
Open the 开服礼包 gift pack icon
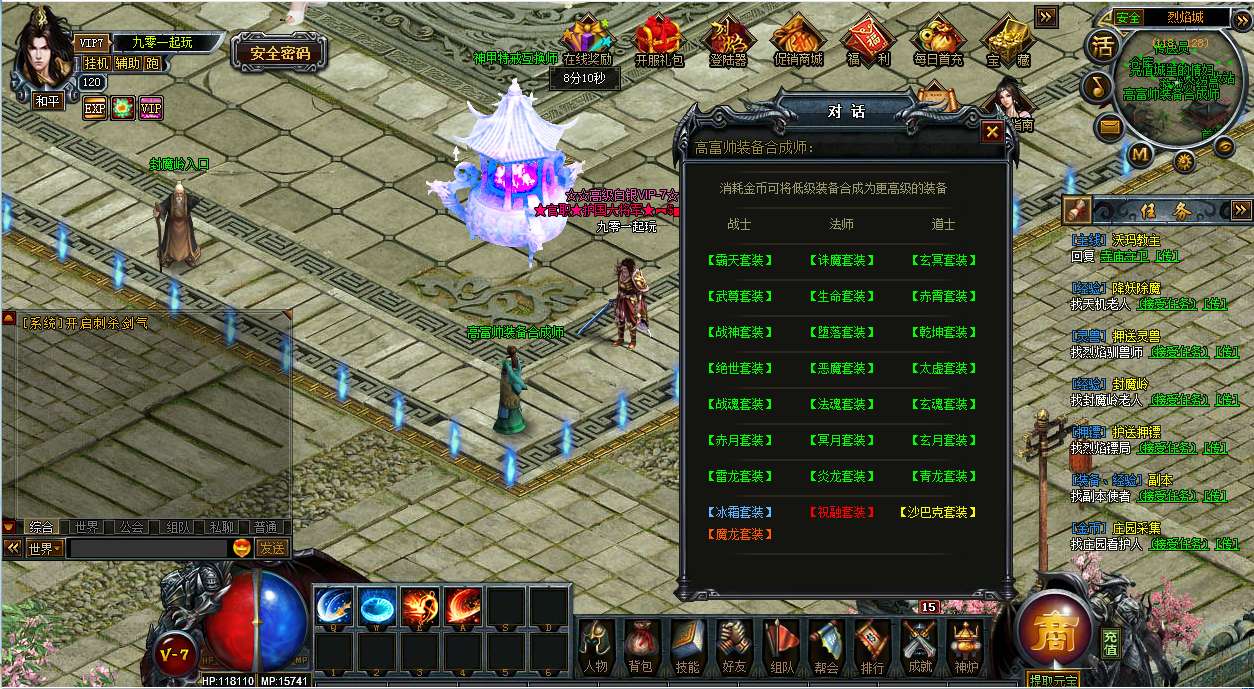tap(659, 43)
